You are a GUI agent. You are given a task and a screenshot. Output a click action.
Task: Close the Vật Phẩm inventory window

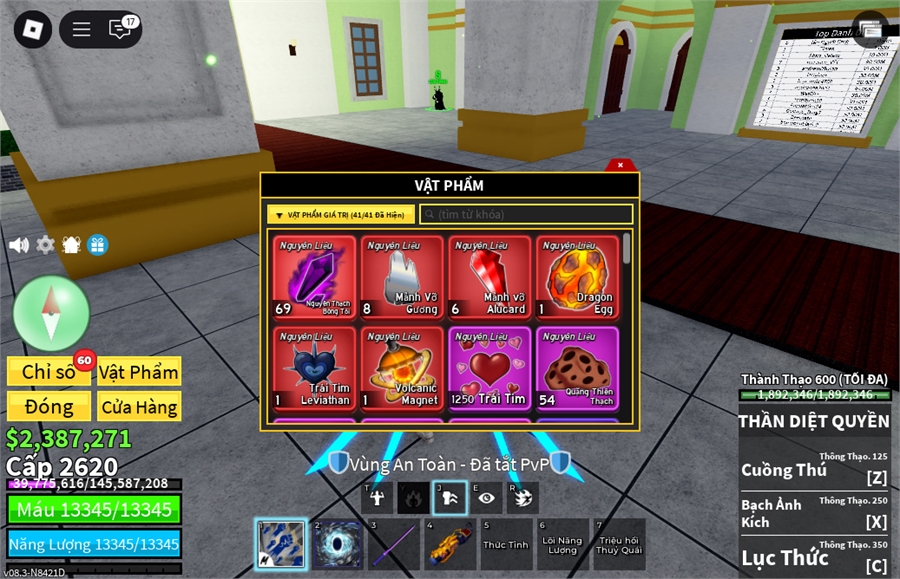coord(620,165)
